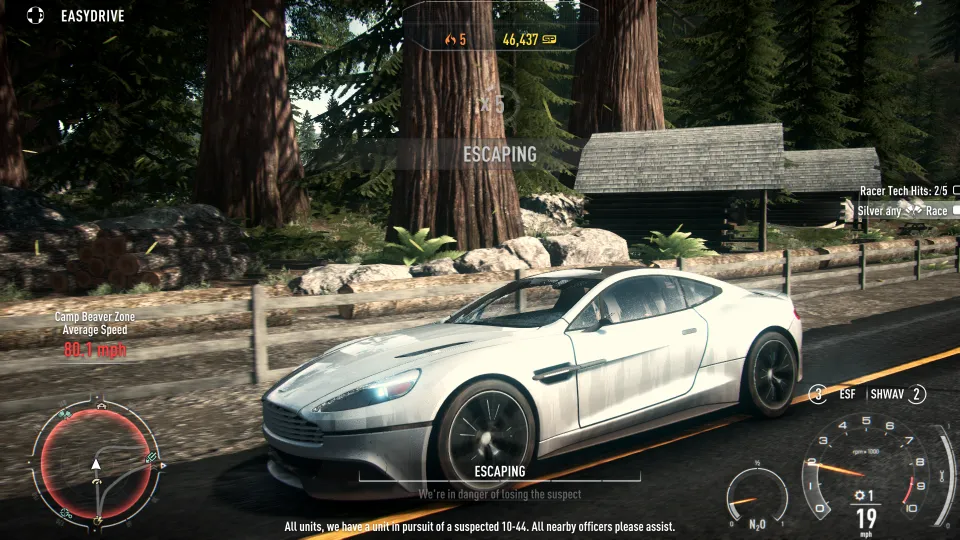This screenshot has height=540, width=960.
Task: Select the Racer Tech Hits objective
Action: pyautogui.click(x=904, y=190)
